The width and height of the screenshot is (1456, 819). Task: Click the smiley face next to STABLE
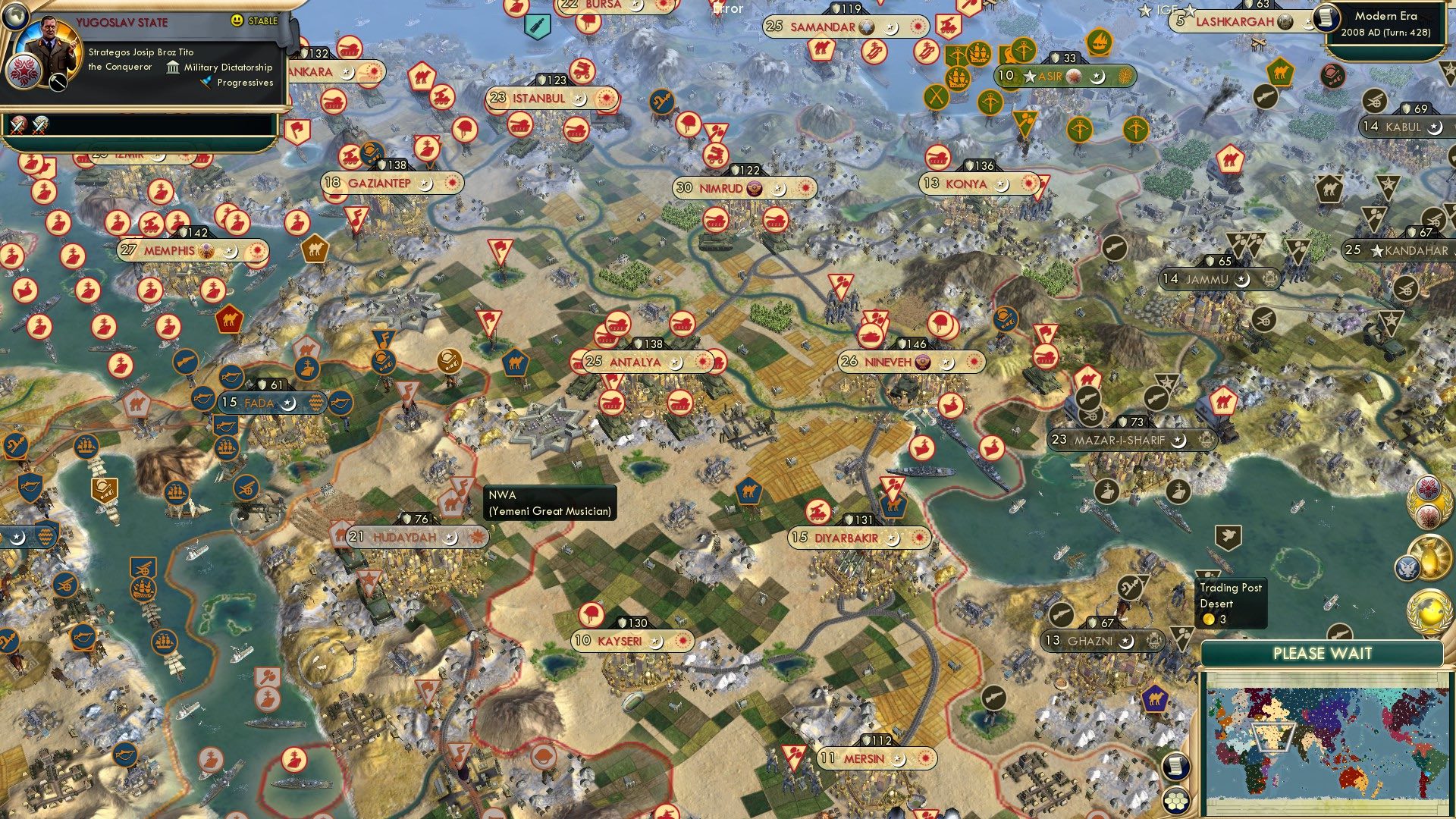(x=237, y=20)
